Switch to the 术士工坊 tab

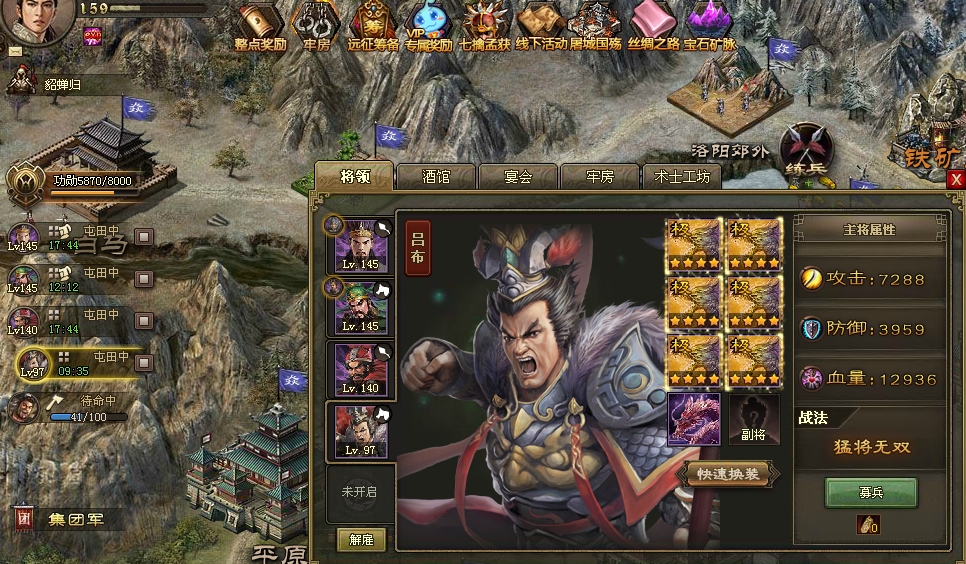pyautogui.click(x=682, y=177)
